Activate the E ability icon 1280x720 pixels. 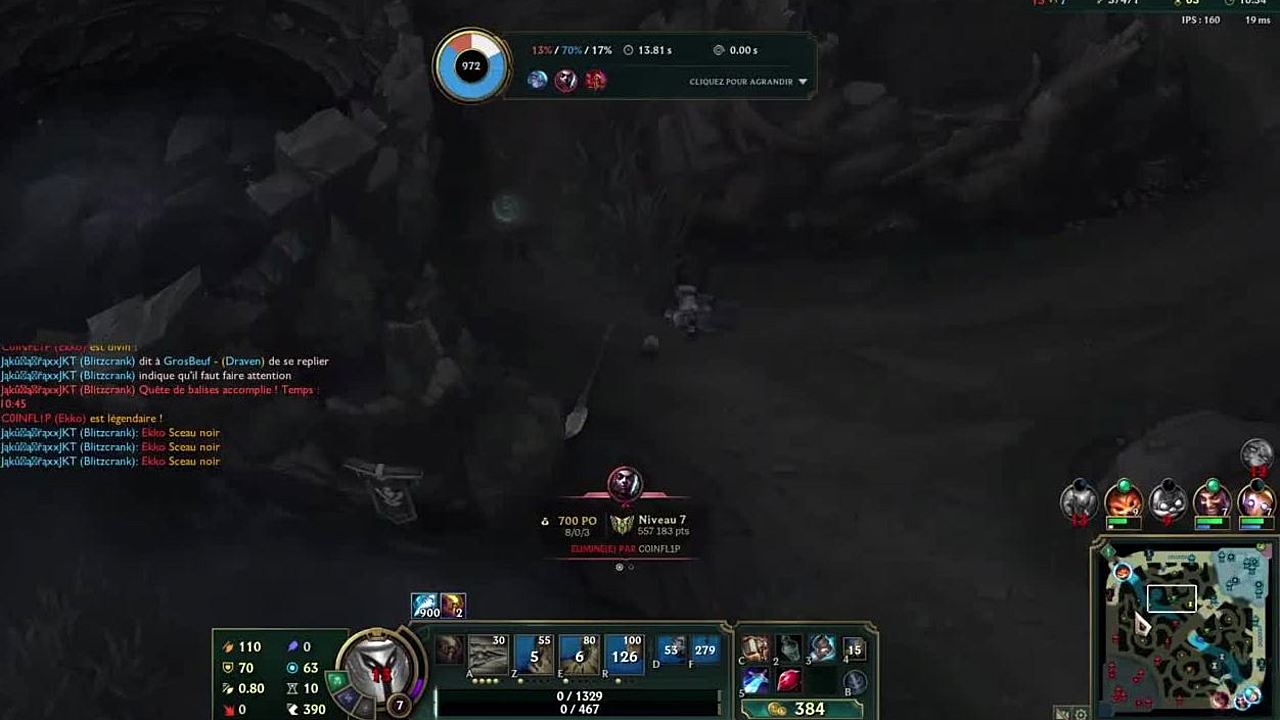coord(579,654)
